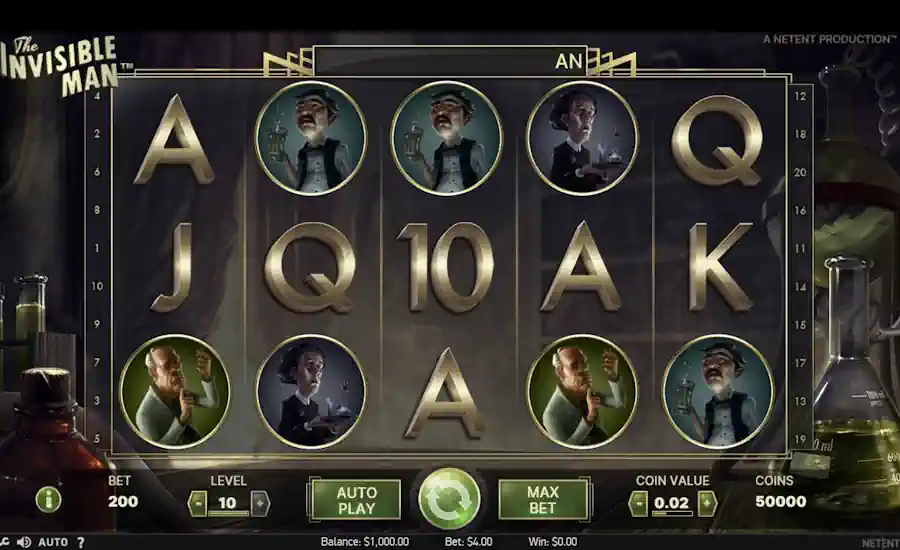Open the help question mark

[81, 542]
